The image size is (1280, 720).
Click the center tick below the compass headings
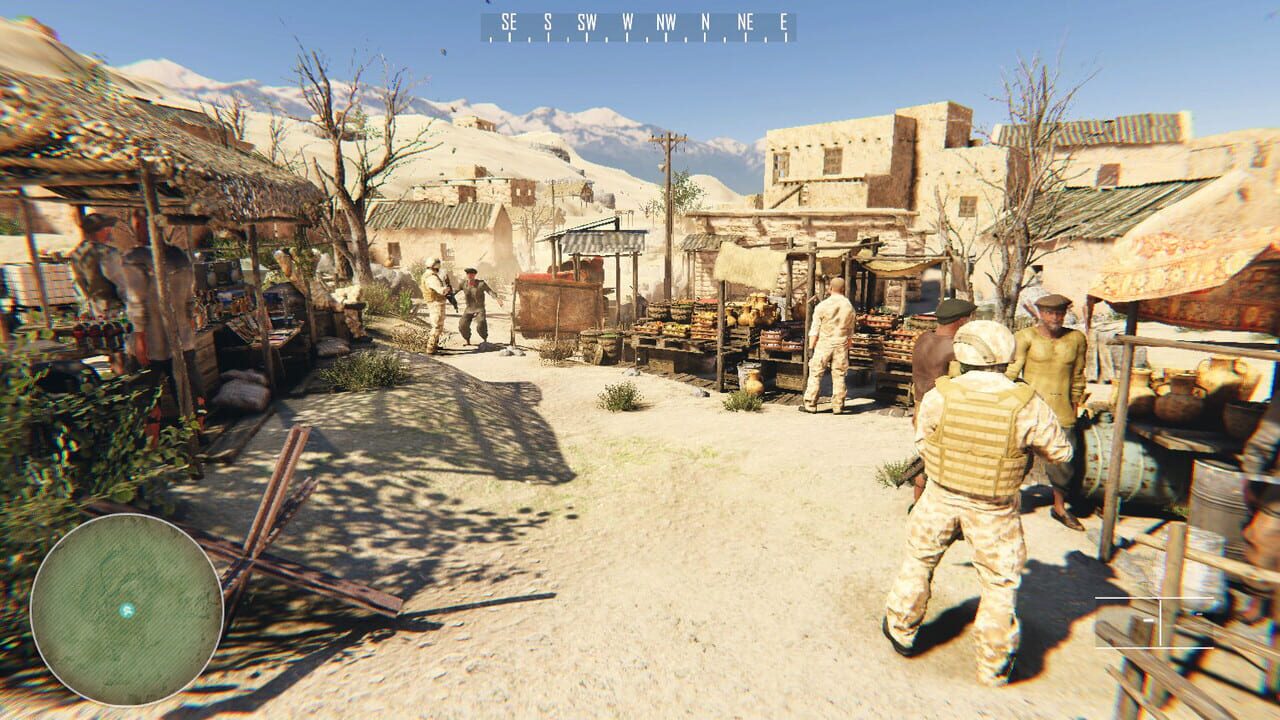645,38
